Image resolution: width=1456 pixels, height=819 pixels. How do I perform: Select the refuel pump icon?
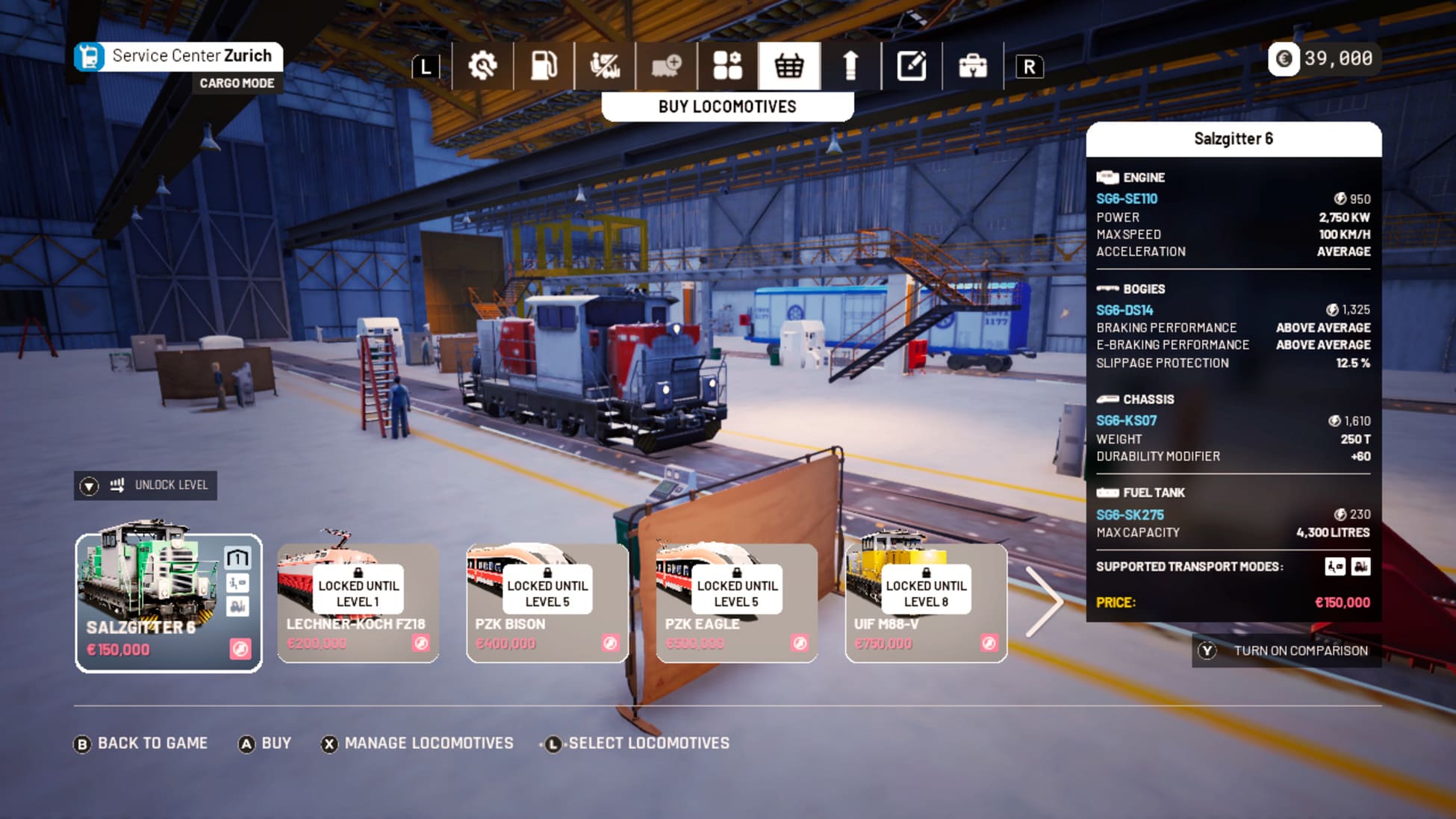[546, 66]
